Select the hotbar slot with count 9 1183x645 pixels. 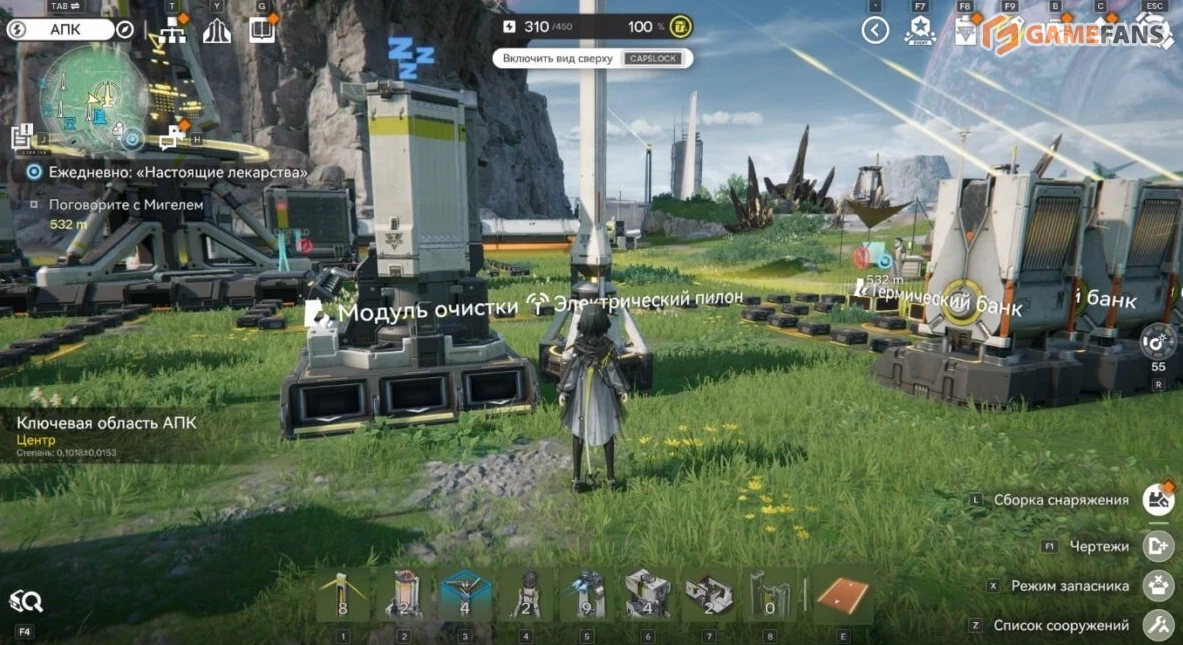point(587,596)
